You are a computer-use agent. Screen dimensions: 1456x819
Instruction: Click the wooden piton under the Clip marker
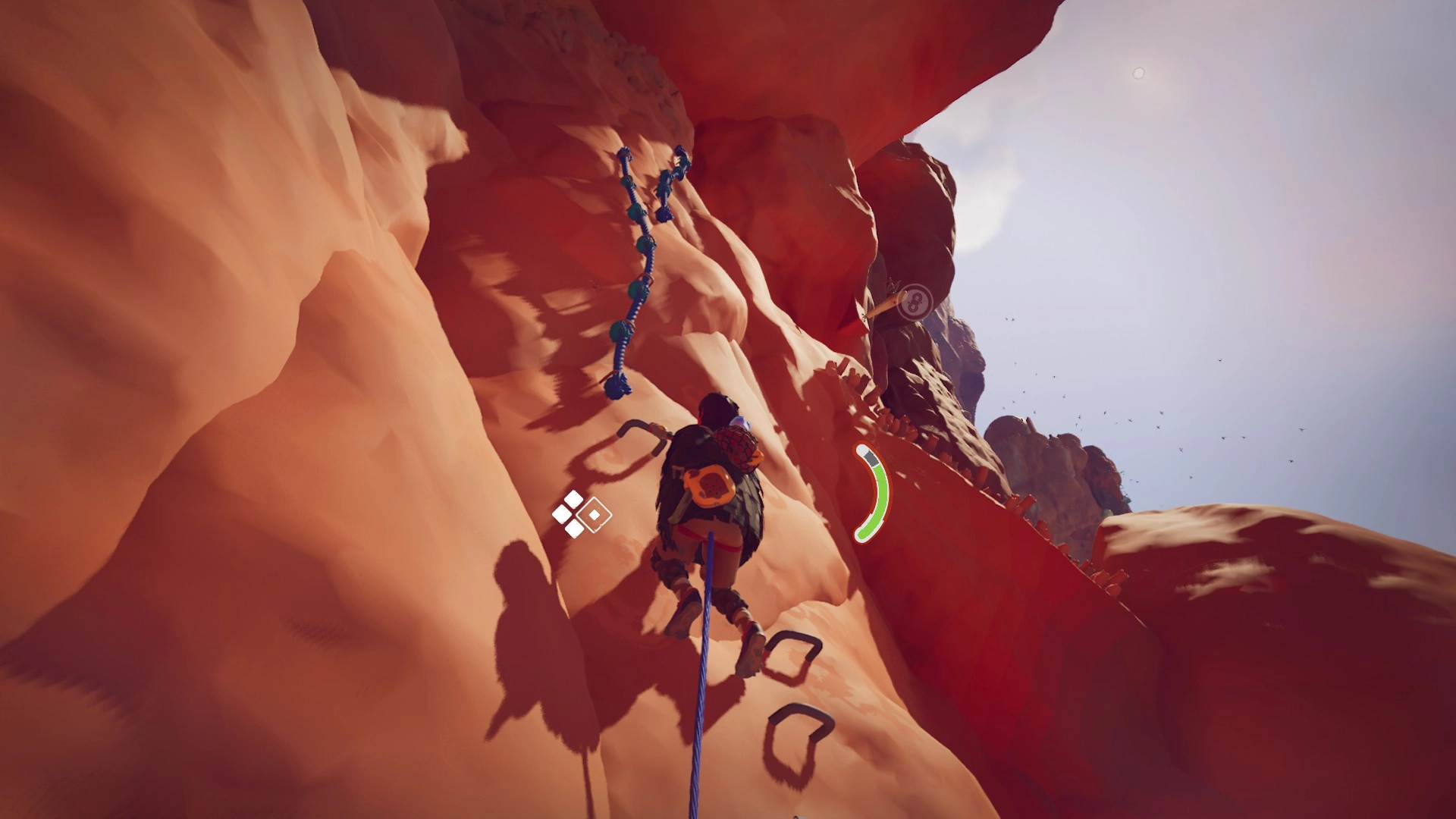pyautogui.click(x=886, y=303)
